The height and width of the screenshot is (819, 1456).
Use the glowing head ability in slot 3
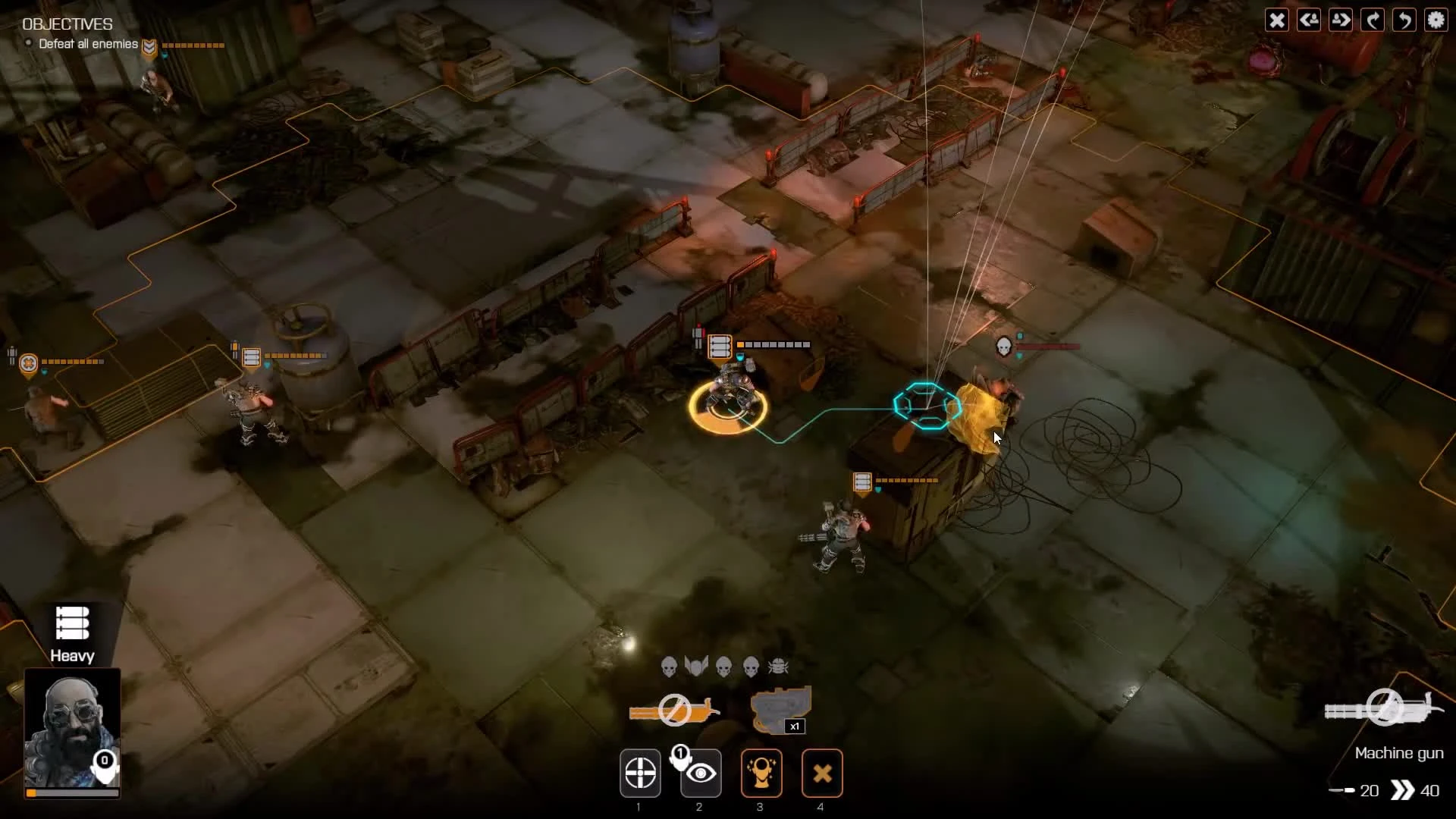[x=761, y=773]
